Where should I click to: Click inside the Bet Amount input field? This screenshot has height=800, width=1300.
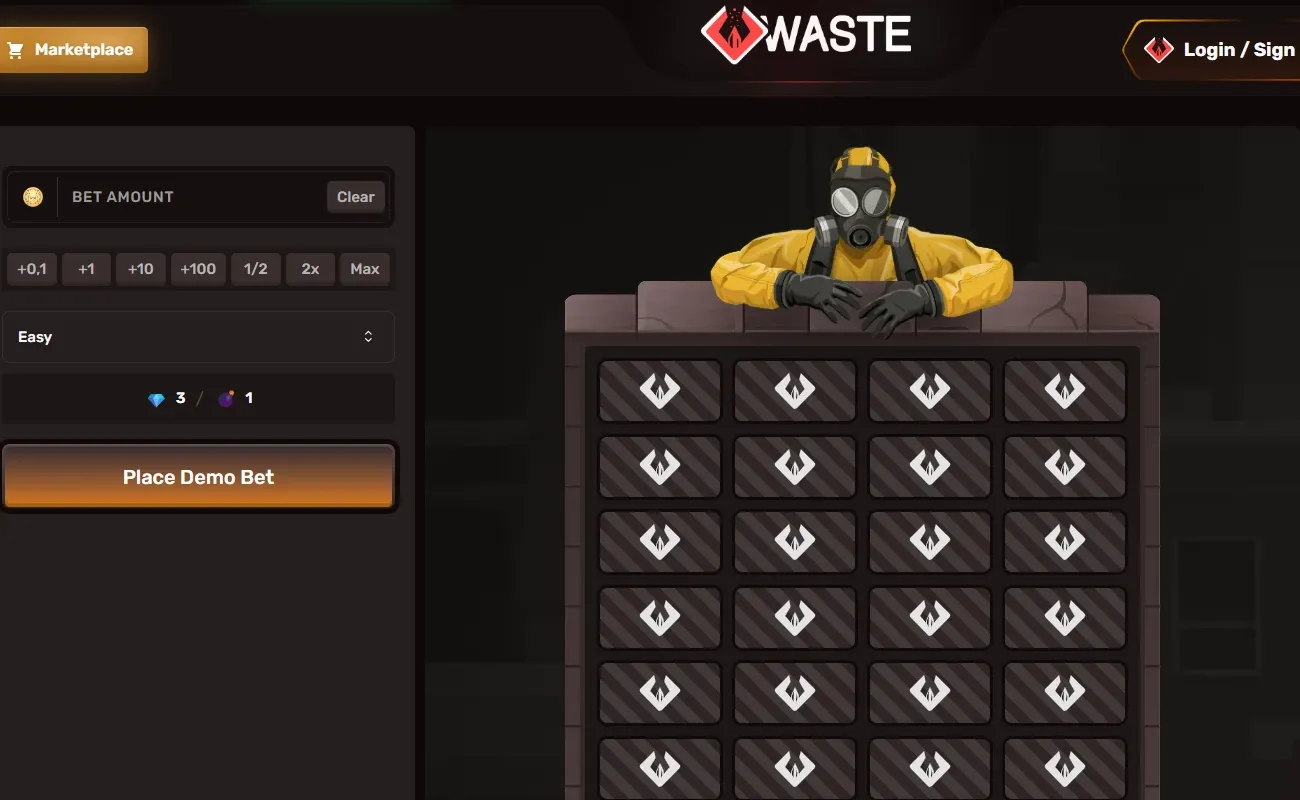180,197
